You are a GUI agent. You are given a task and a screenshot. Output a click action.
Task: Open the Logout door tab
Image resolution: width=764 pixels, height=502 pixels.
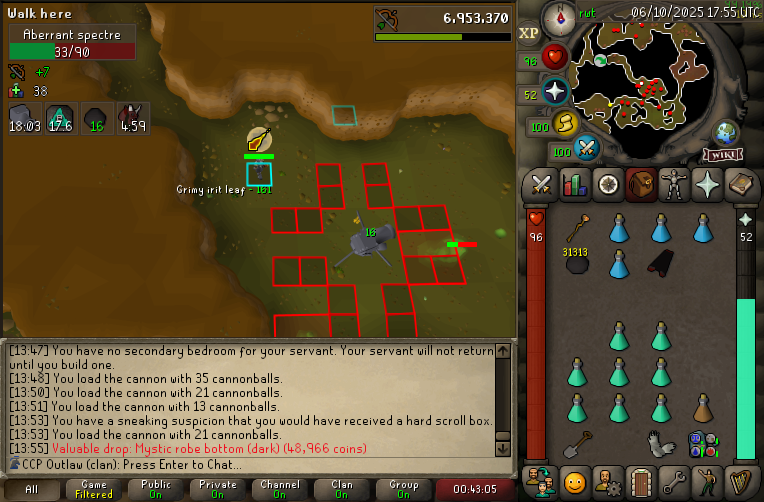coord(641,480)
